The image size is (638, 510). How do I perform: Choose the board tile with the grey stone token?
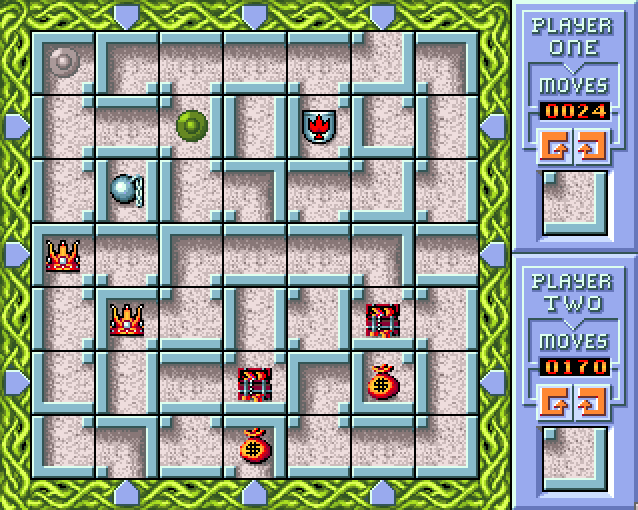tap(64, 62)
